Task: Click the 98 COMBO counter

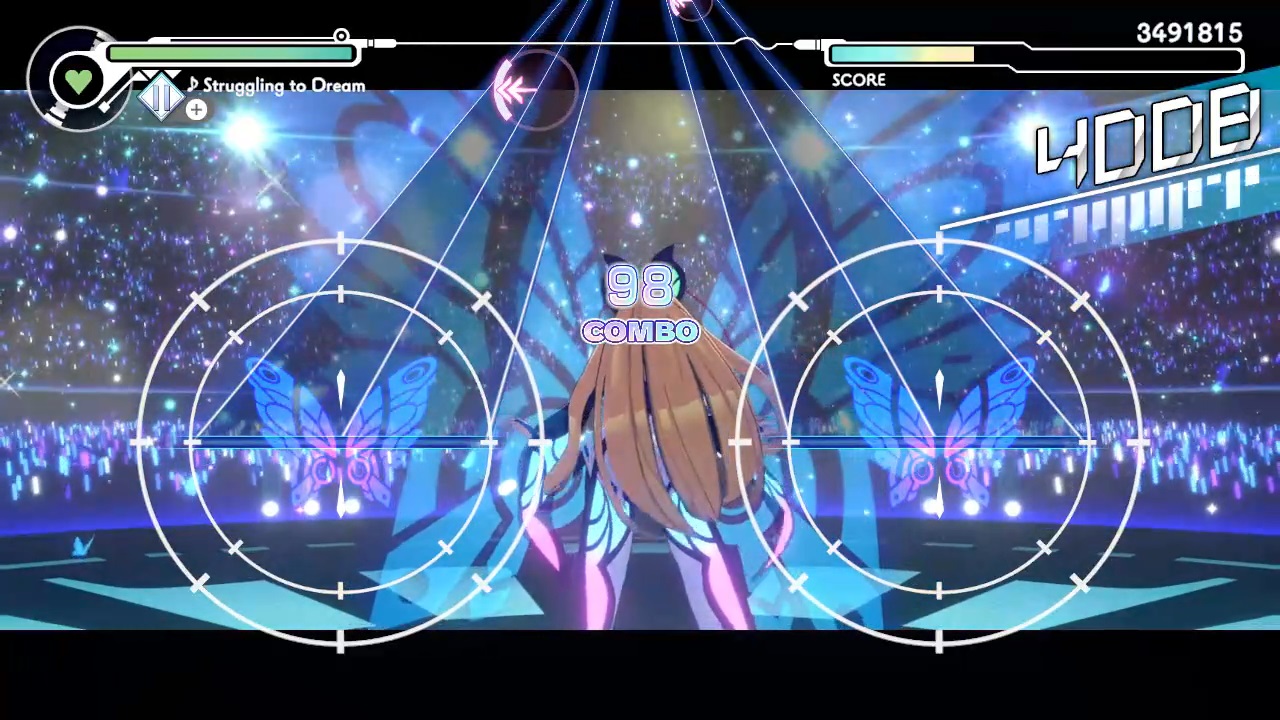Action: tap(640, 305)
